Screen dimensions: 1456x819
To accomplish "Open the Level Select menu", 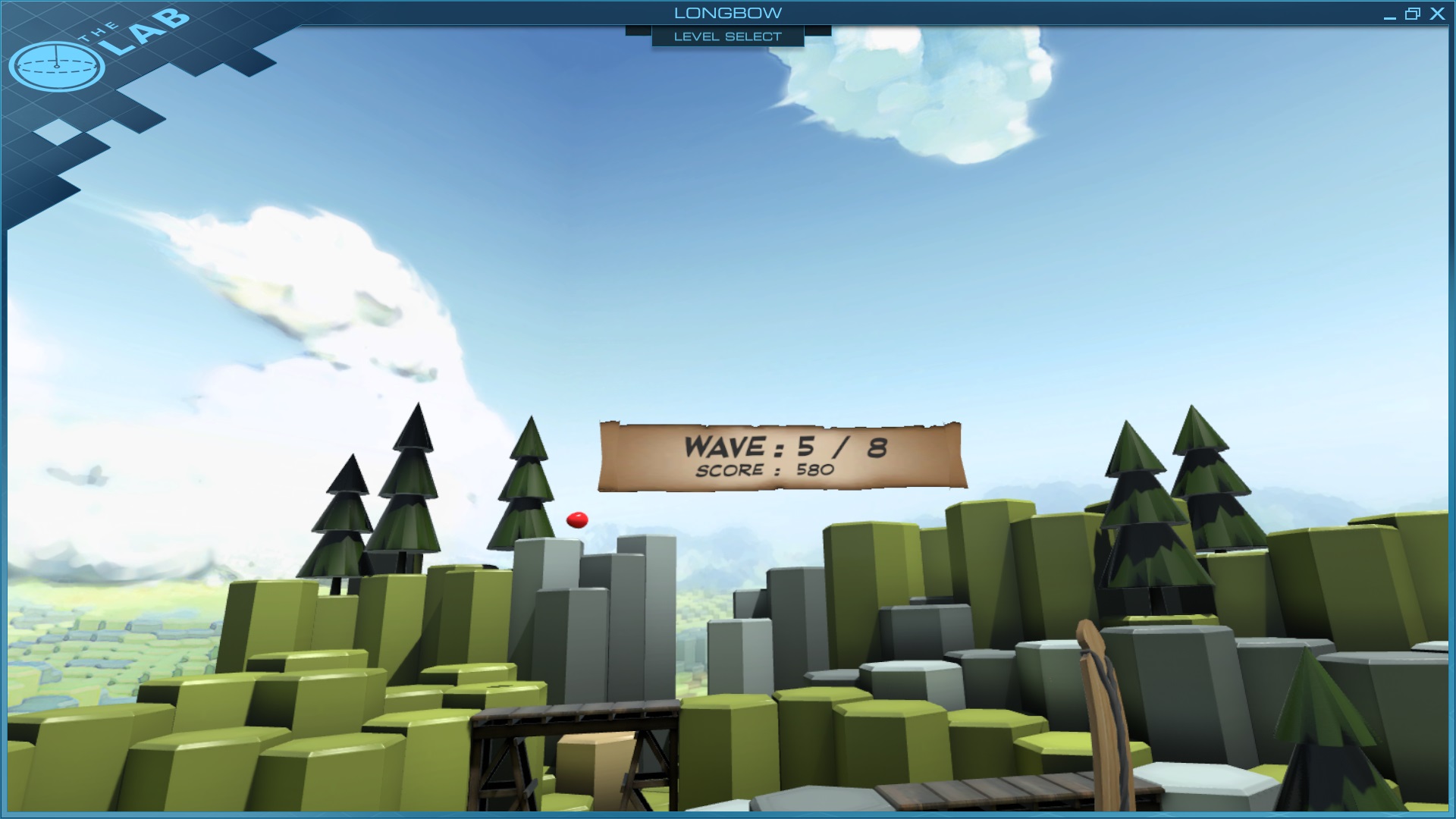I will click(727, 36).
